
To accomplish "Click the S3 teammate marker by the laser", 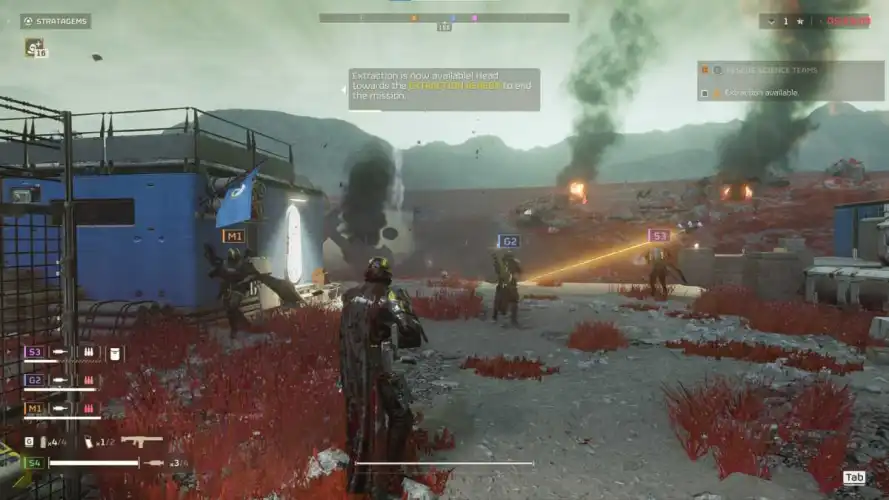I will (658, 236).
